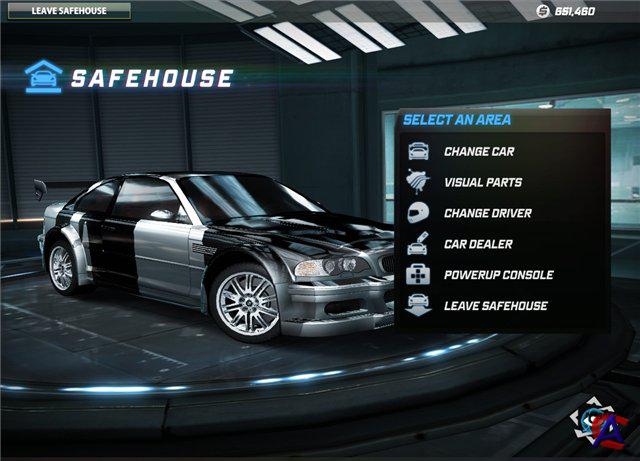The height and width of the screenshot is (461, 640).
Task: Select Visual Parts from the area list
Action: tap(482, 183)
